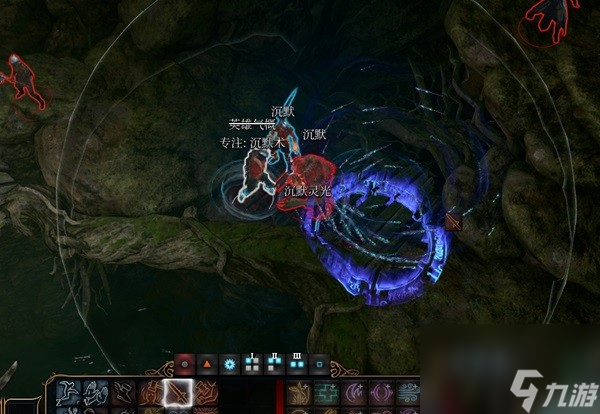This screenshot has width=600, height=414.
Task: Select the highlighted sword attack skill
Action: [x=177, y=394]
